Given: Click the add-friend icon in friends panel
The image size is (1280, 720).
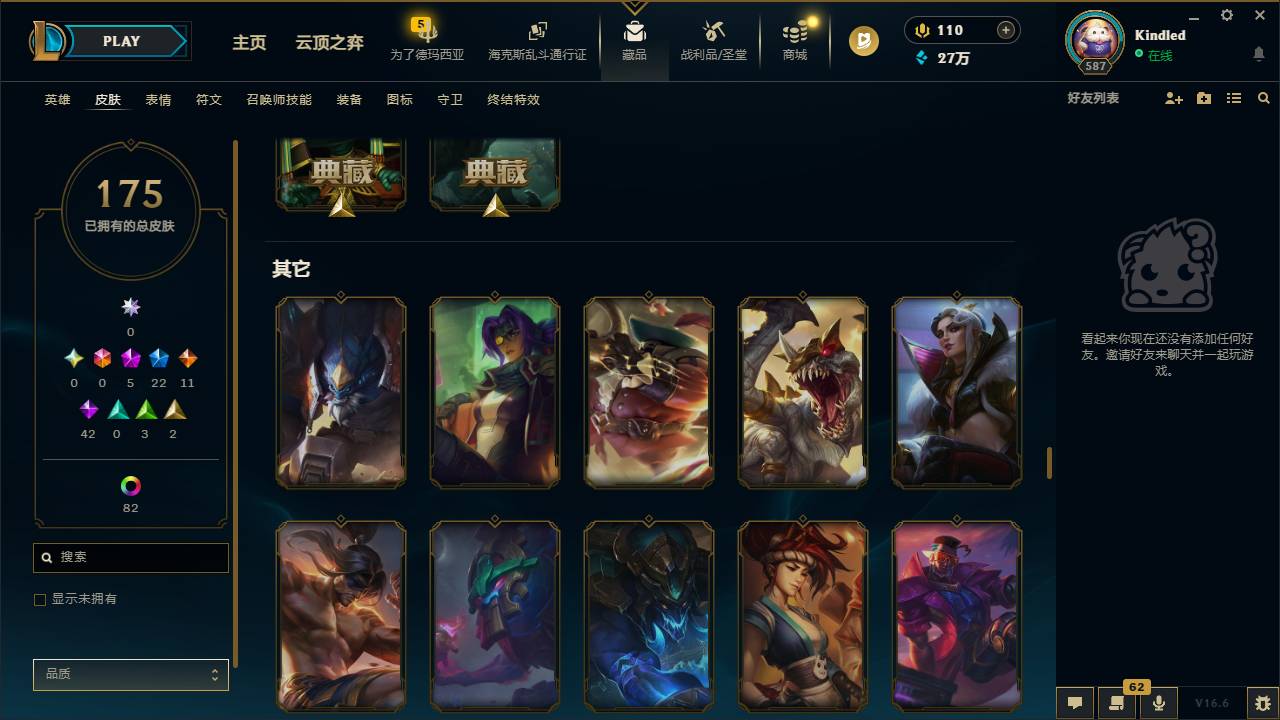Looking at the screenshot, I should 1172,98.
